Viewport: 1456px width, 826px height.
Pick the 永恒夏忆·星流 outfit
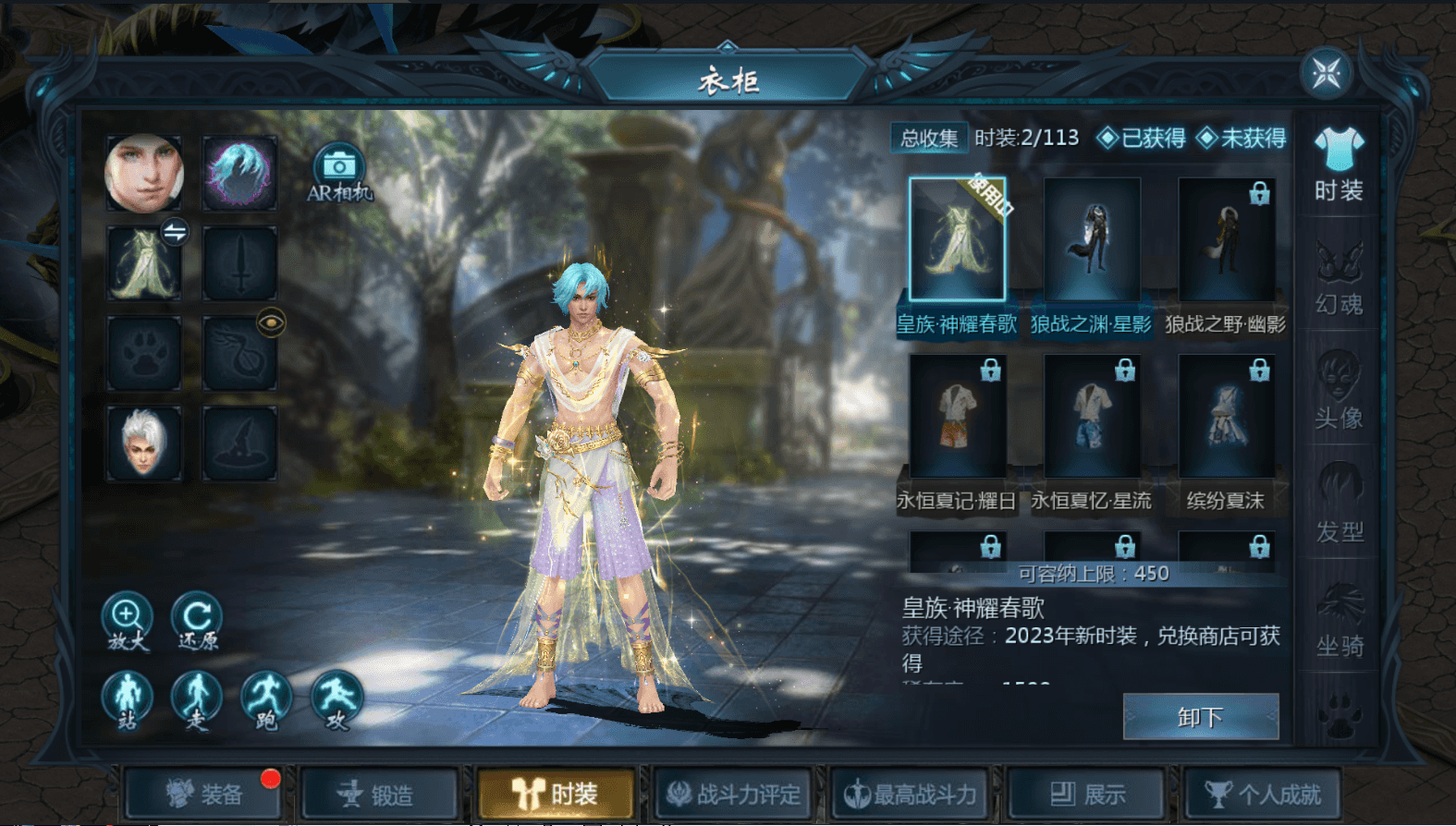[1092, 416]
